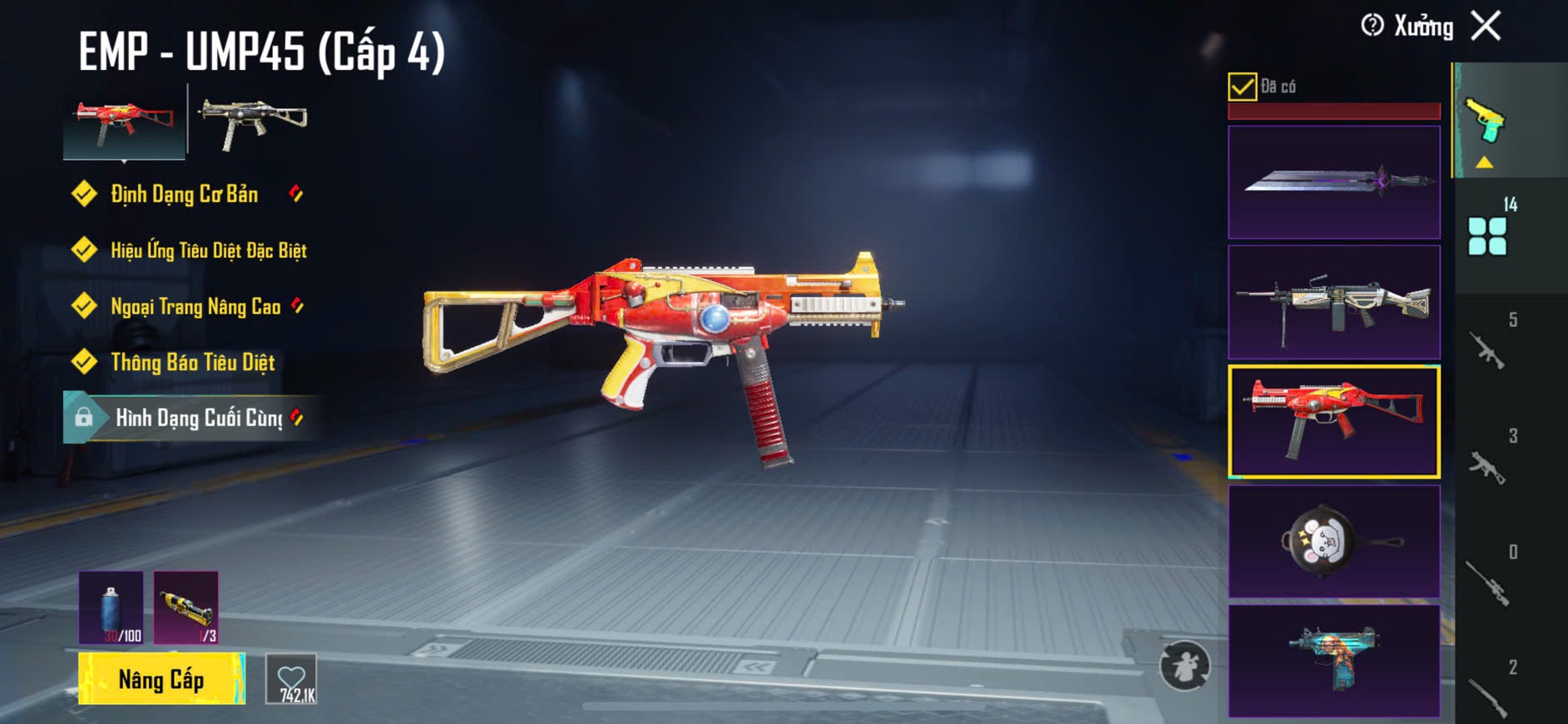
Task: Choose the bear frying pan skin
Action: coord(1333,542)
